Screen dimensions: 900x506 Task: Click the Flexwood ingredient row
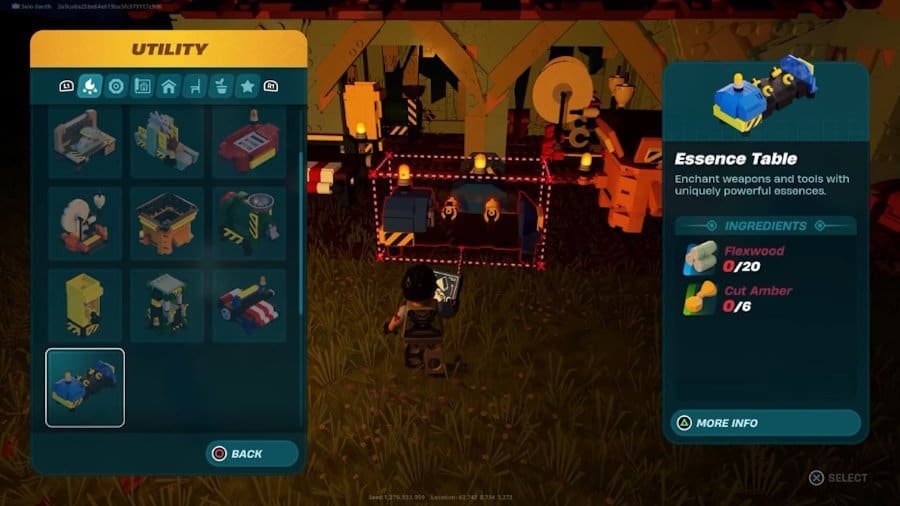pyautogui.click(x=765, y=258)
